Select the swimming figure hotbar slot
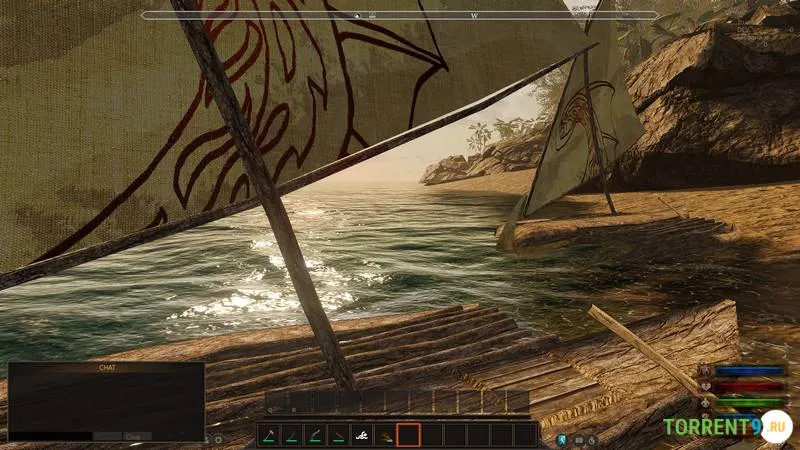Viewport: 800px width, 450px height. click(360, 435)
